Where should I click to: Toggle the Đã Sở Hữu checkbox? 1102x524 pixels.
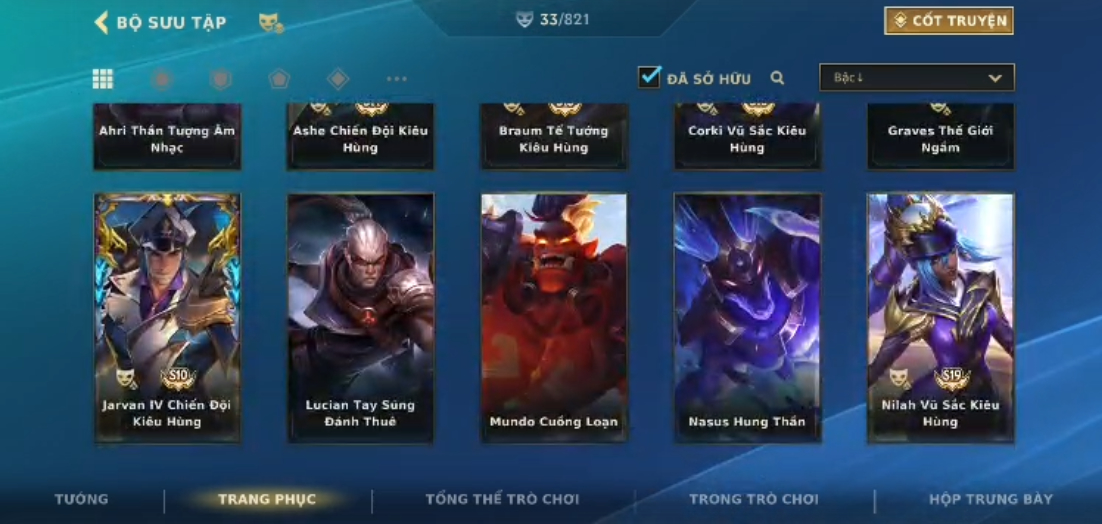pyautogui.click(x=650, y=77)
